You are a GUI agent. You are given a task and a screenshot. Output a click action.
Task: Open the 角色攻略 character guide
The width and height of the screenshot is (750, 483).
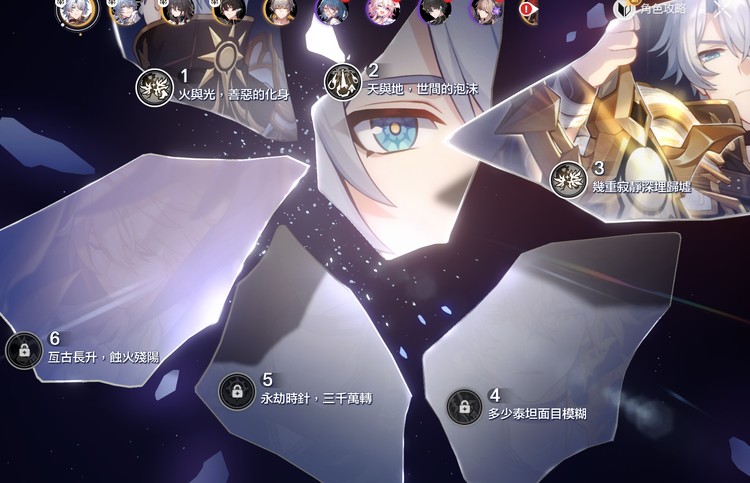(655, 9)
